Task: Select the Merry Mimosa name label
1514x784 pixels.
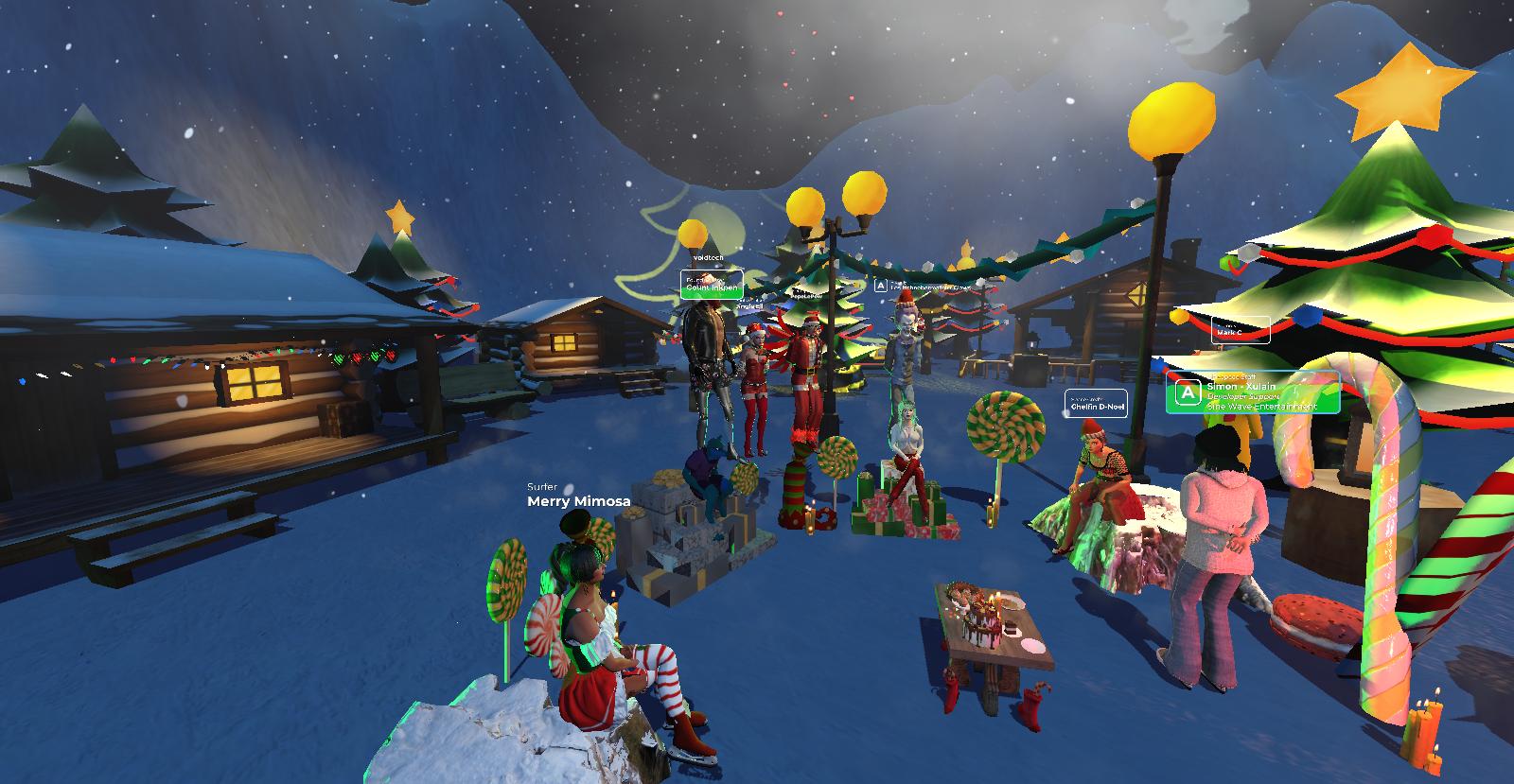Action: (578, 501)
